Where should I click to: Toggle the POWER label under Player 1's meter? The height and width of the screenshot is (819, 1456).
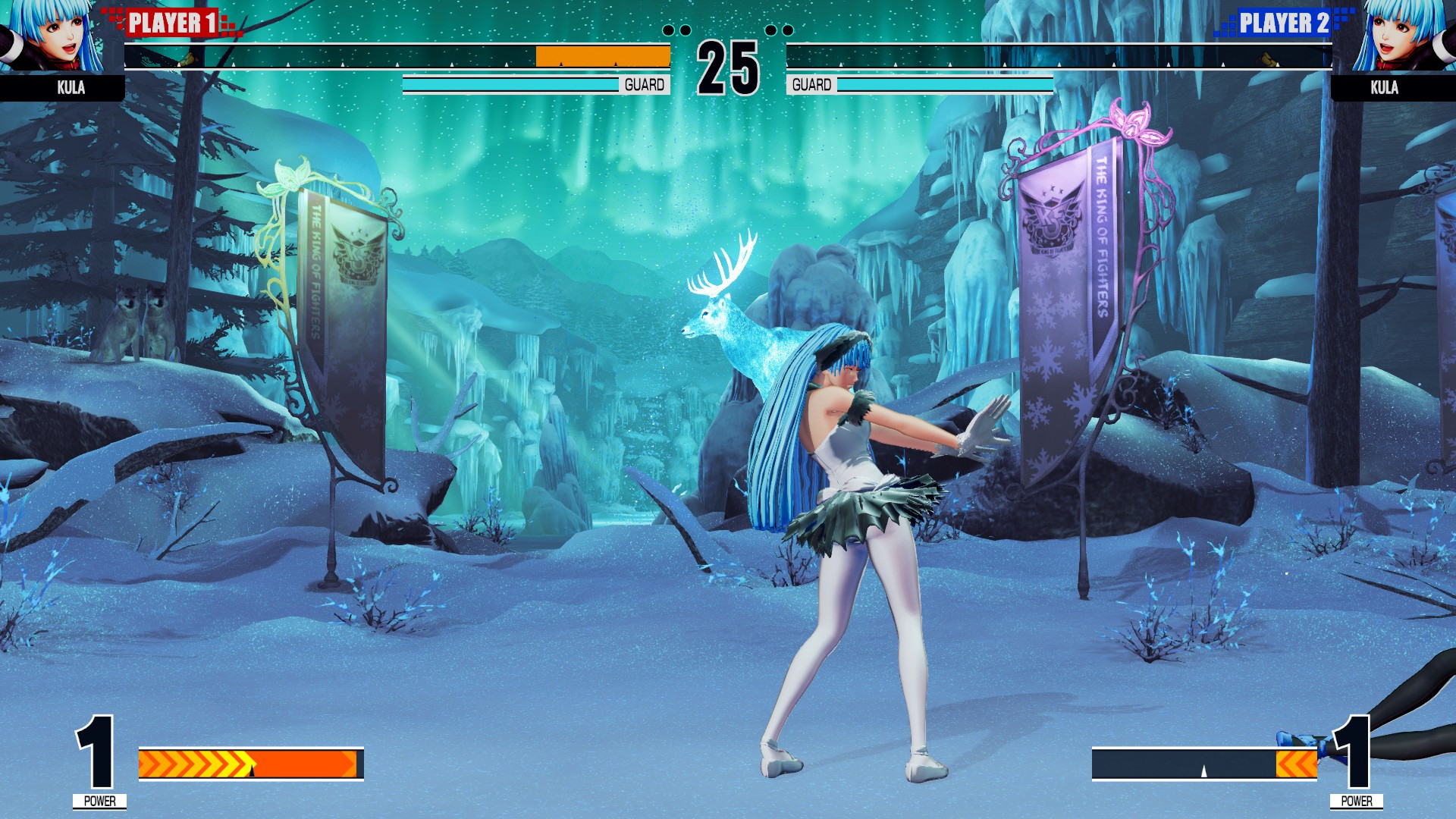(99, 800)
